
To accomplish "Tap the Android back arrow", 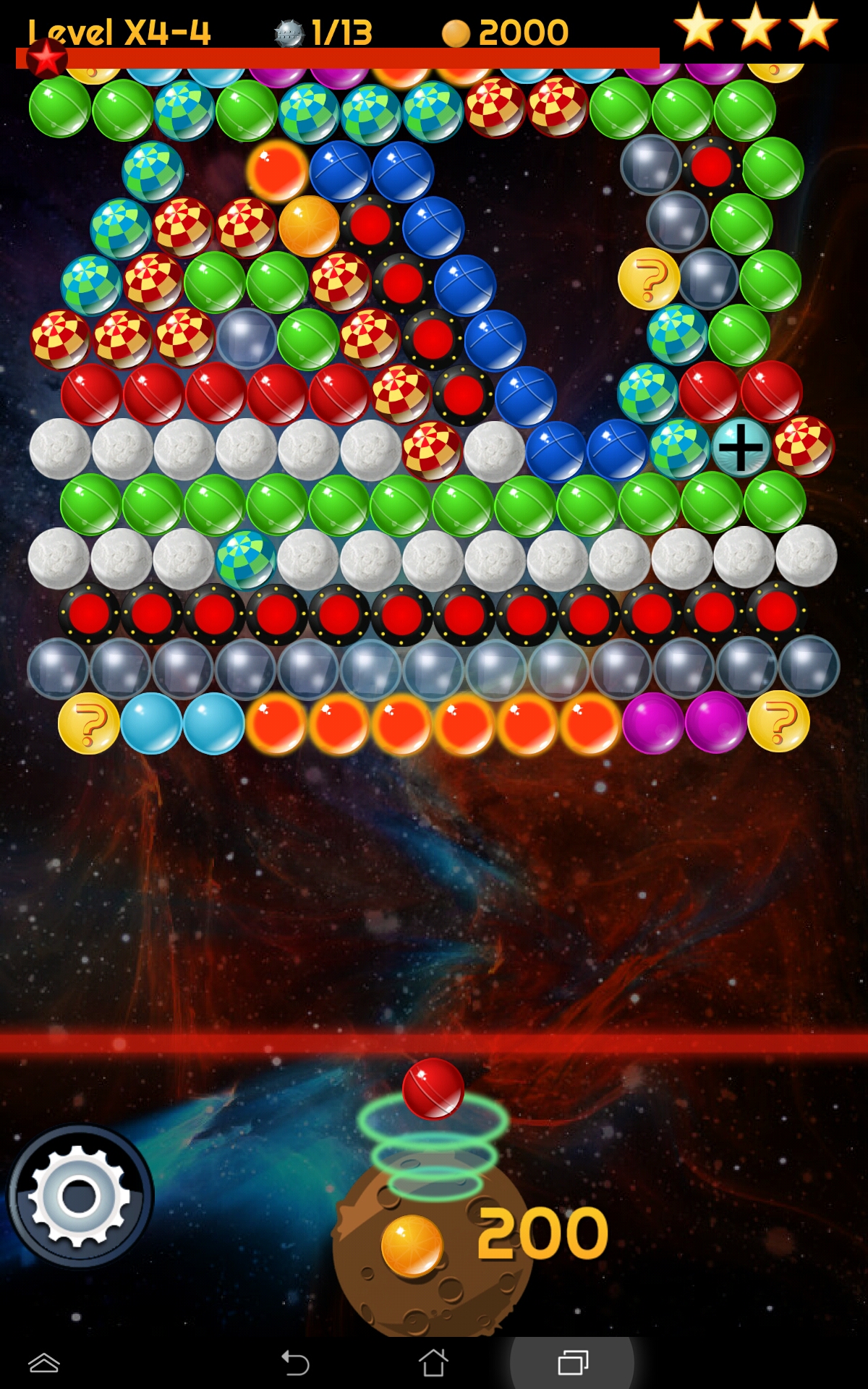I will (x=295, y=1364).
